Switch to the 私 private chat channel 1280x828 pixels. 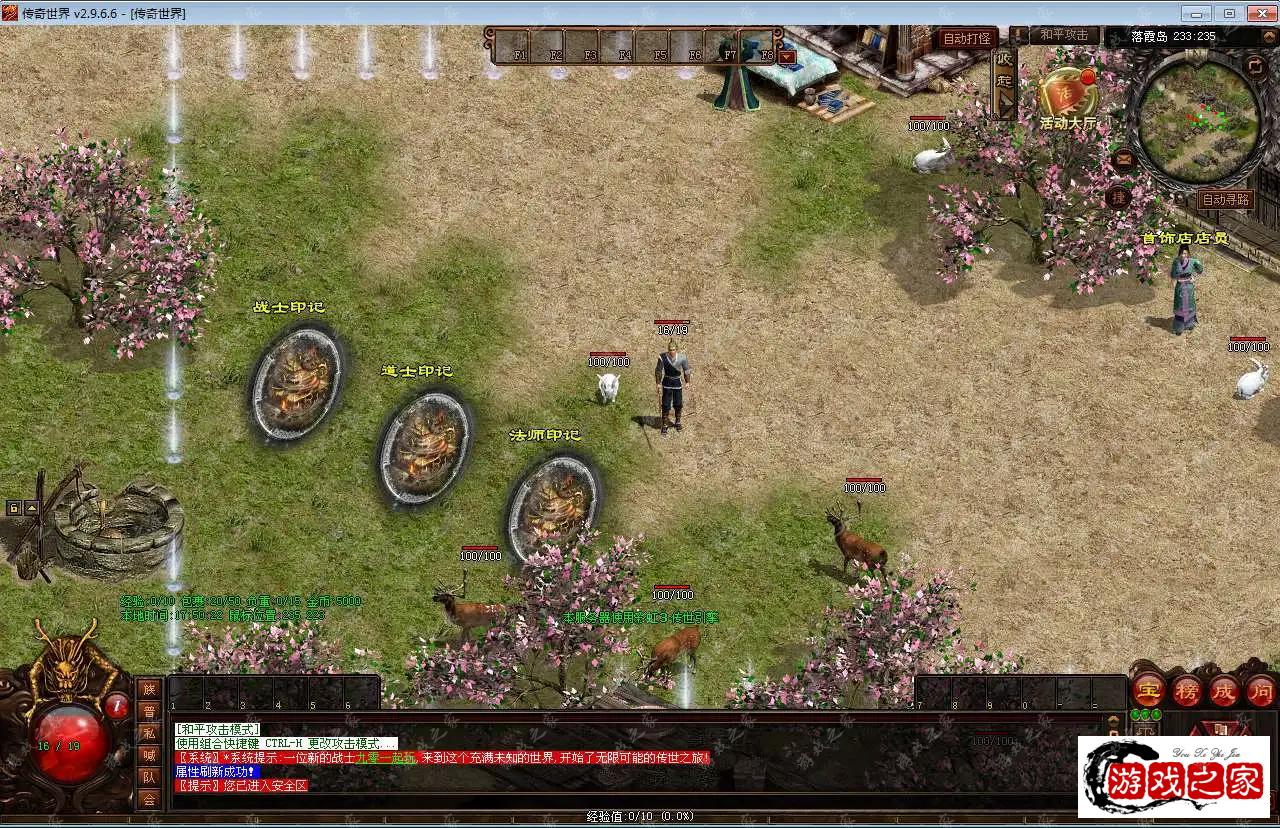click(149, 733)
